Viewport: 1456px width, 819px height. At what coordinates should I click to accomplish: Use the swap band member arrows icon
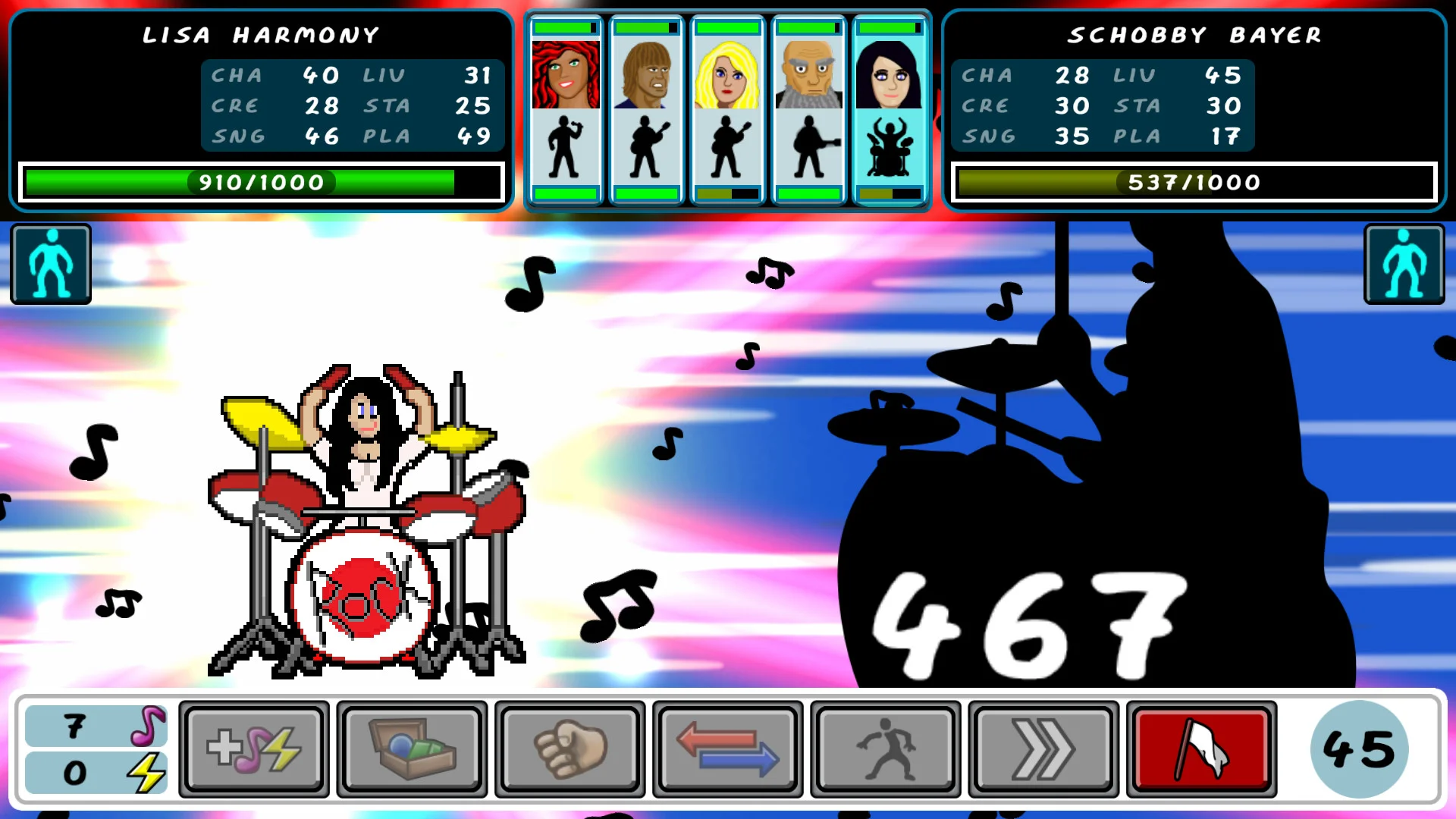tap(728, 748)
